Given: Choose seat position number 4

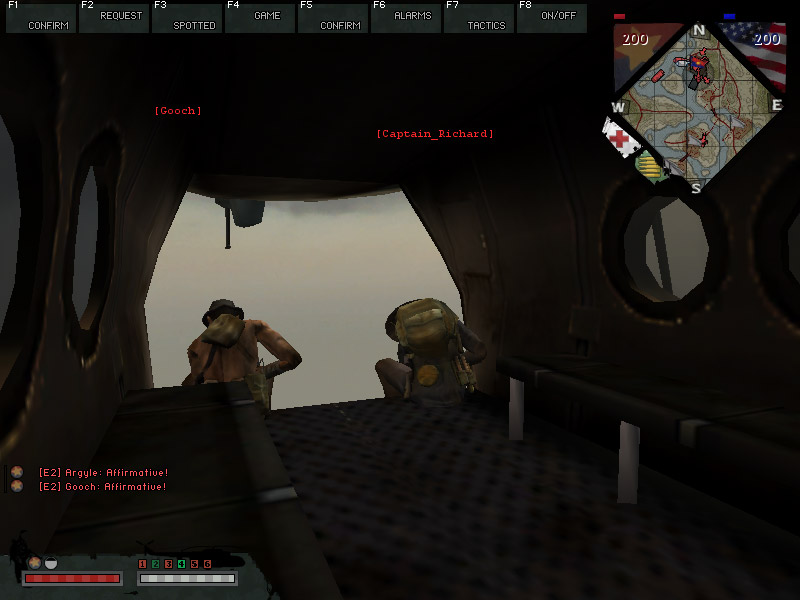Looking at the screenshot, I should coord(181,565).
